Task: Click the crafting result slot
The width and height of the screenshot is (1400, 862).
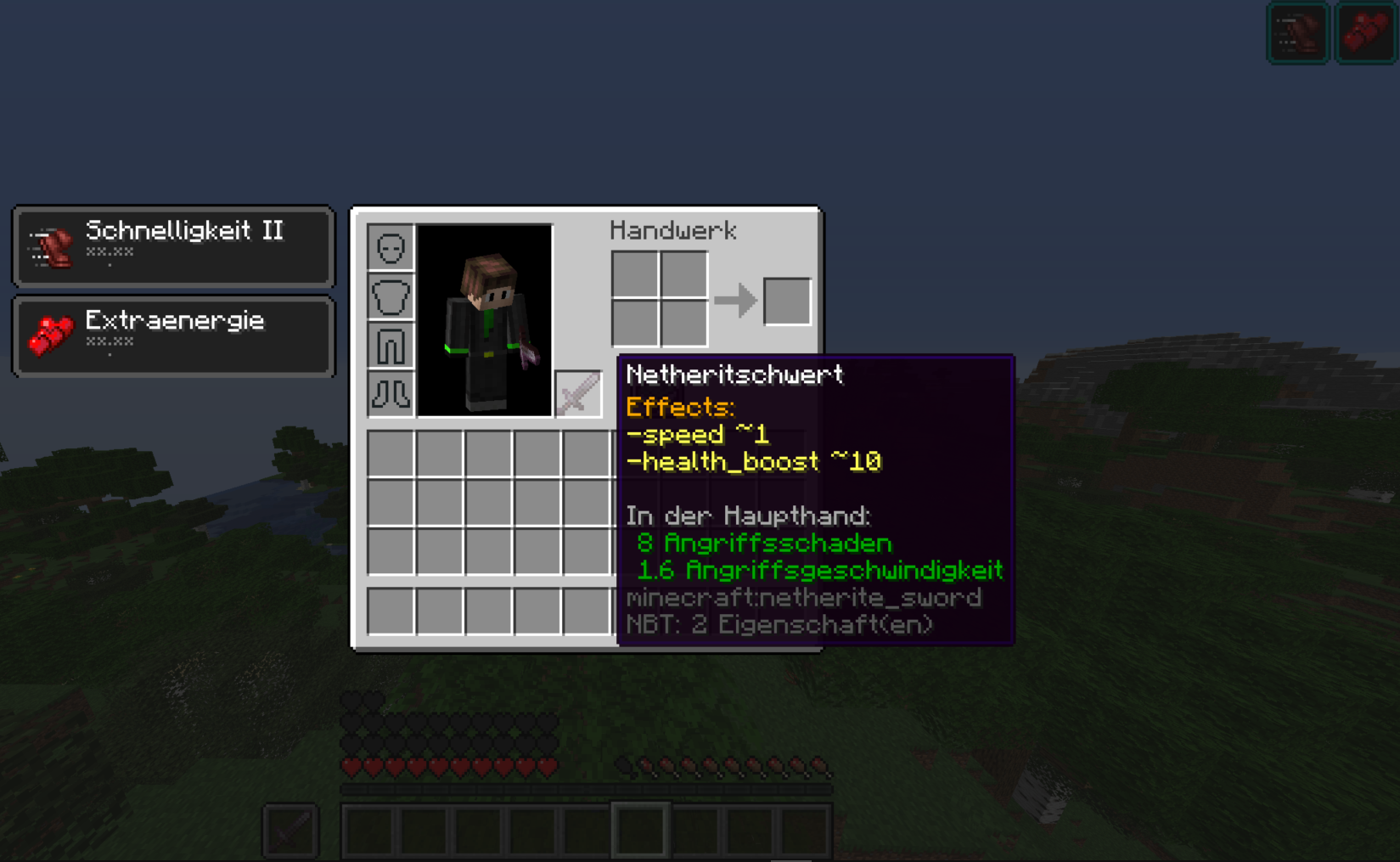Action: pos(787,300)
